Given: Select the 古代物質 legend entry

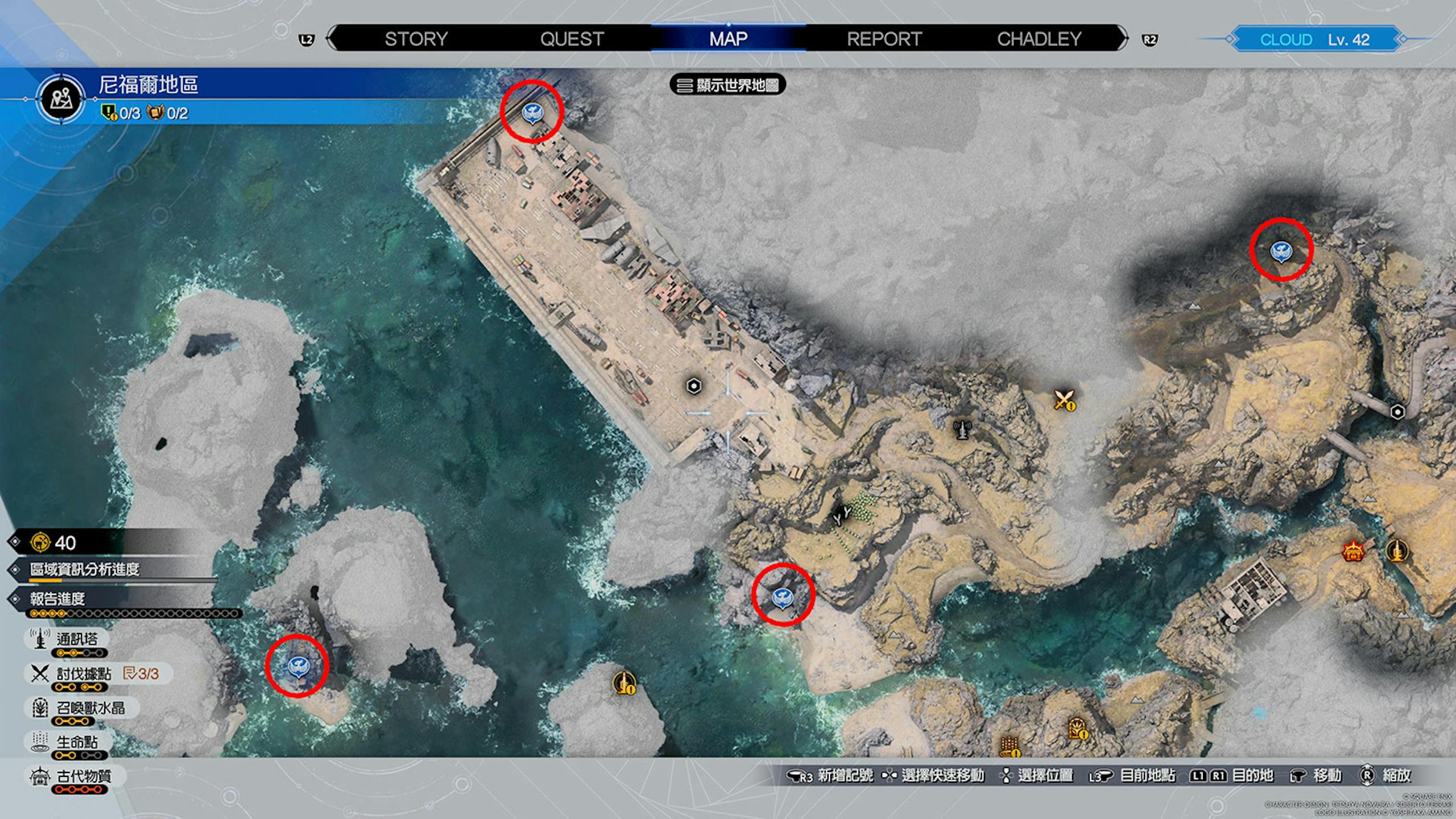Looking at the screenshot, I should (83, 776).
